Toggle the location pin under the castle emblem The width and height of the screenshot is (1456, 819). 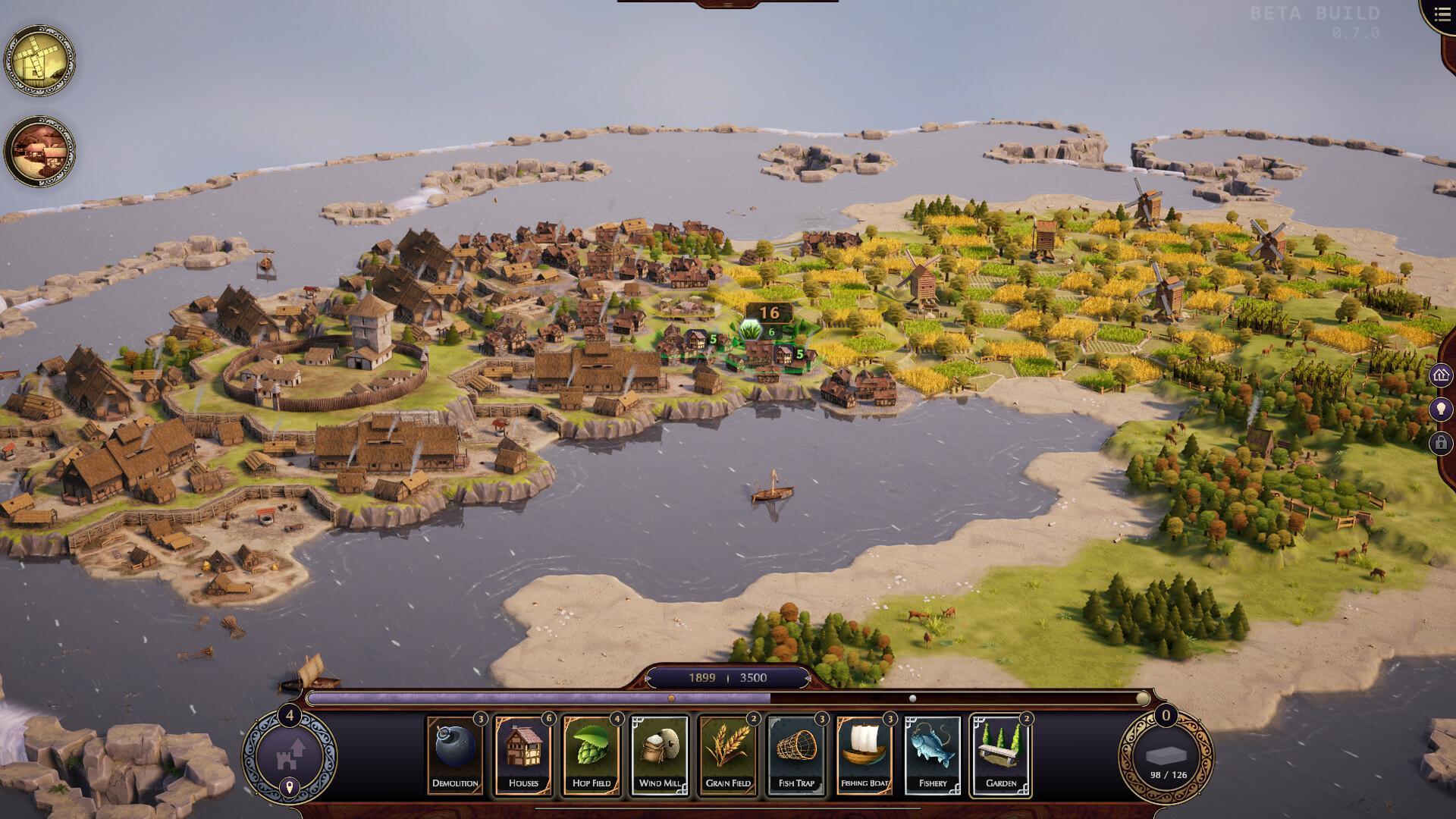(292, 786)
